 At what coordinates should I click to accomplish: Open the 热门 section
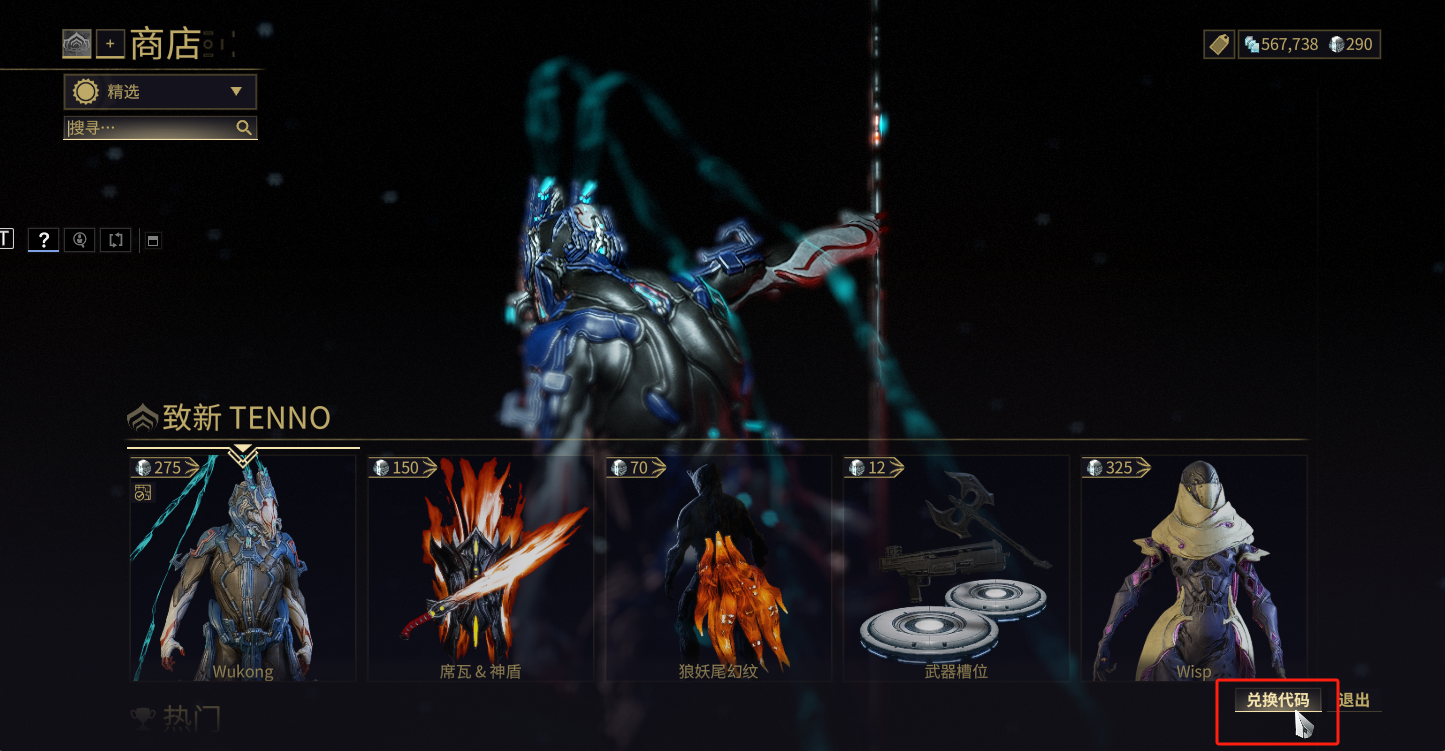pyautogui.click(x=190, y=718)
